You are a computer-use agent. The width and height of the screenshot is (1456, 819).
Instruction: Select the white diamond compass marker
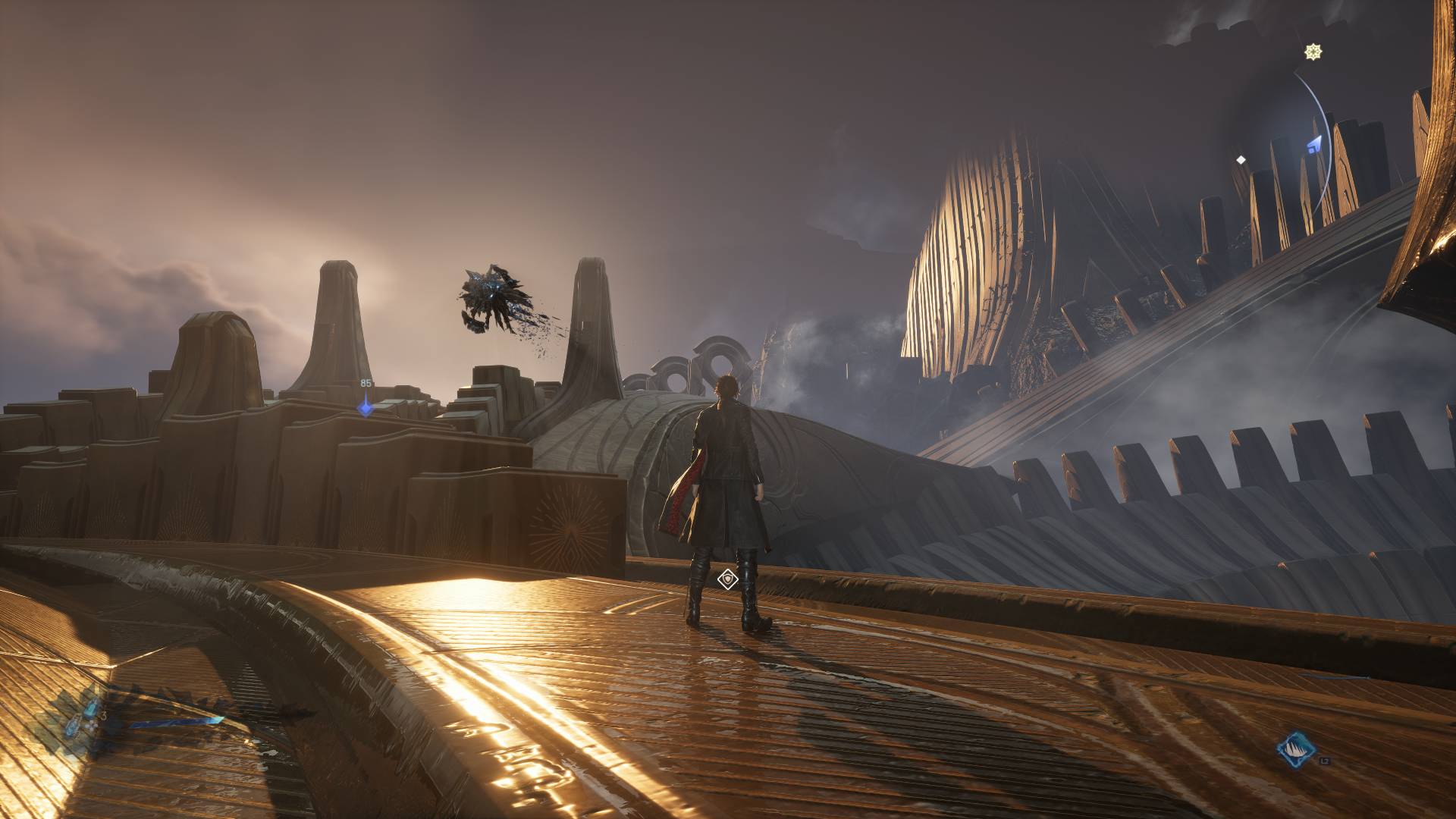pyautogui.click(x=1241, y=160)
